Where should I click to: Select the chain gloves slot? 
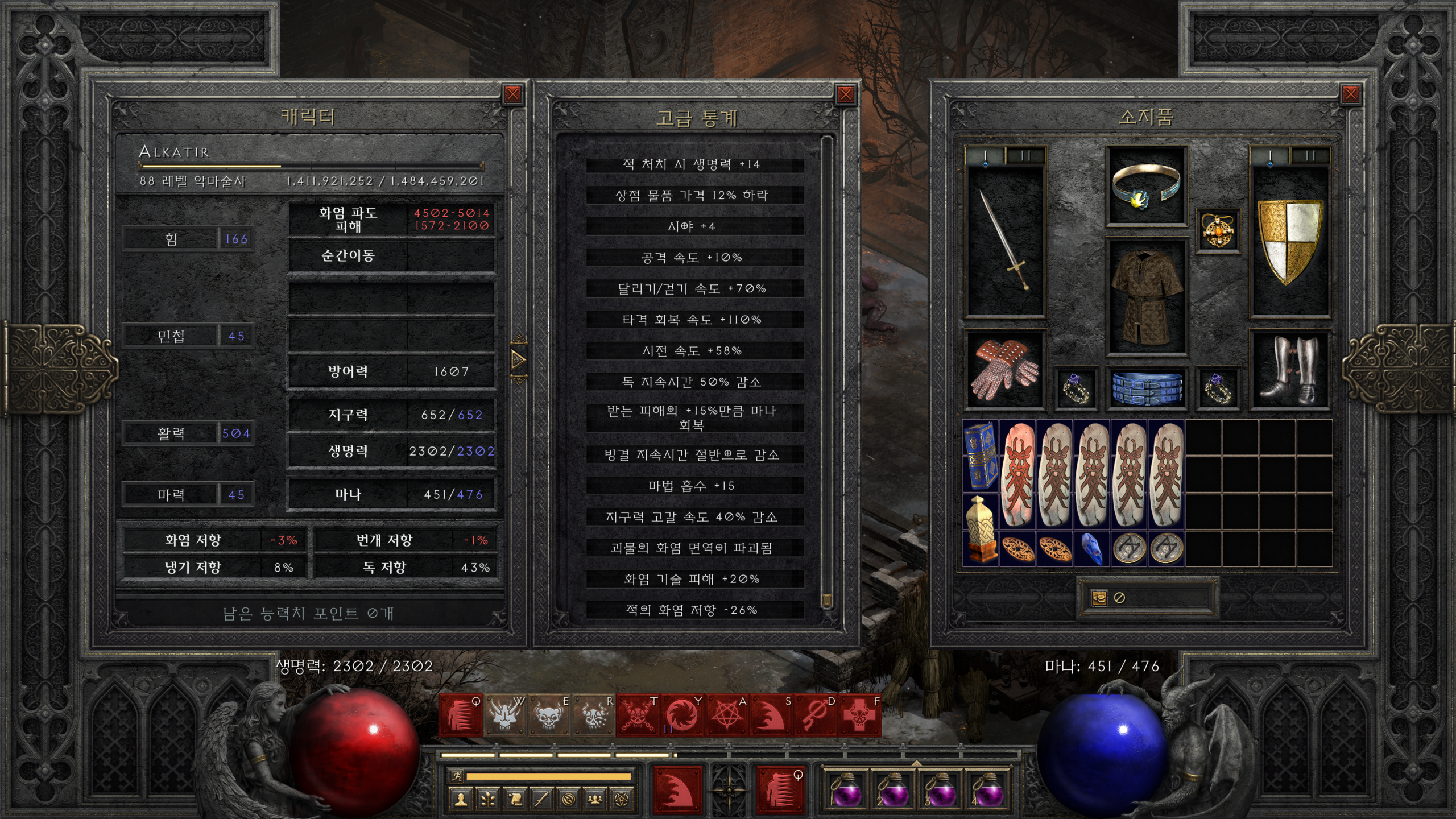pos(1005,370)
